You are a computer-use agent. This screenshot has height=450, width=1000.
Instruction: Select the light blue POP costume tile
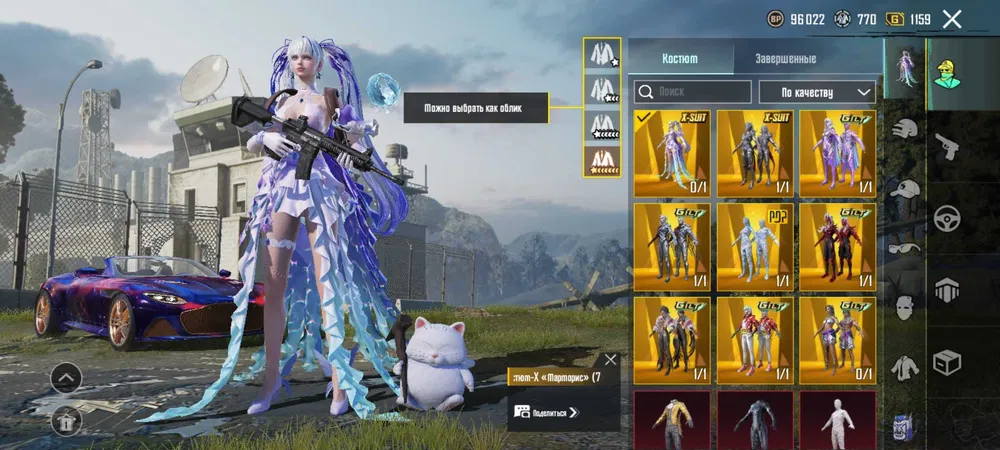pos(755,247)
